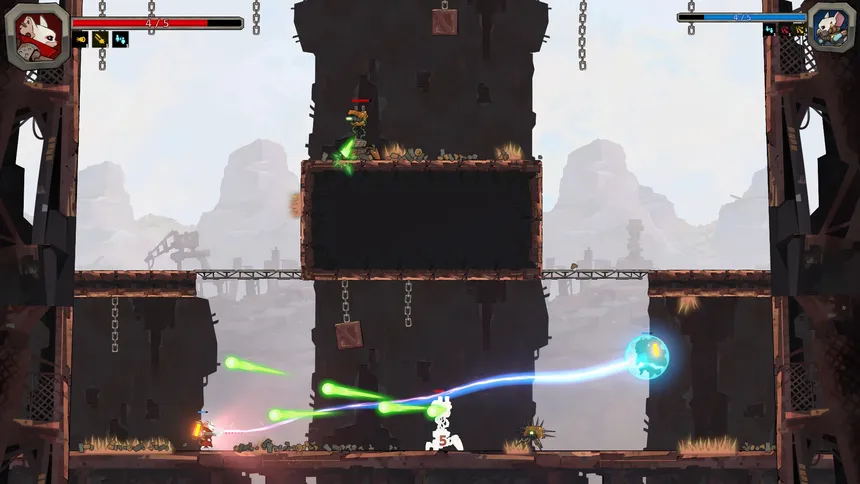Click the red-scarfed white fox player portrait
This screenshot has height=484, width=860.
click(x=37, y=35)
